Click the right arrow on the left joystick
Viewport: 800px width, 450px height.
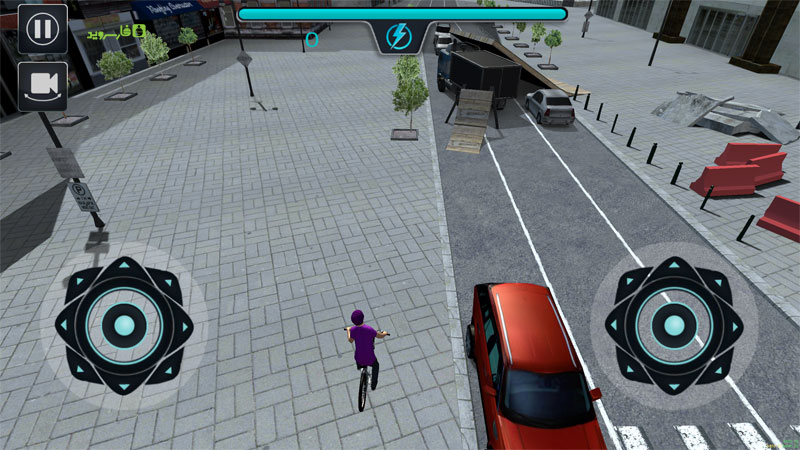(184, 326)
